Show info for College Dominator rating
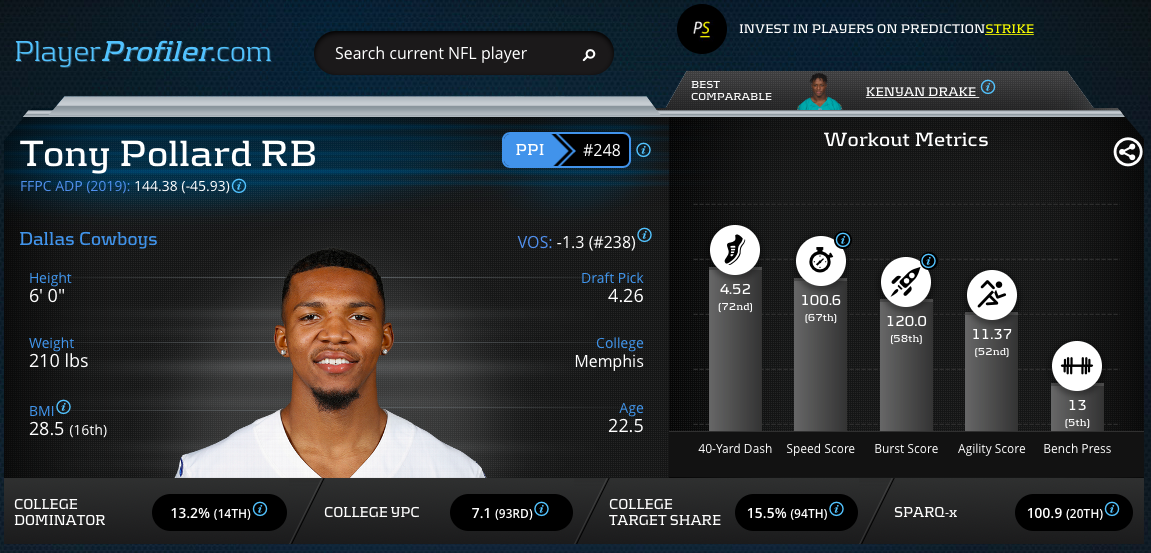This screenshot has height=553, width=1151. pos(260,509)
